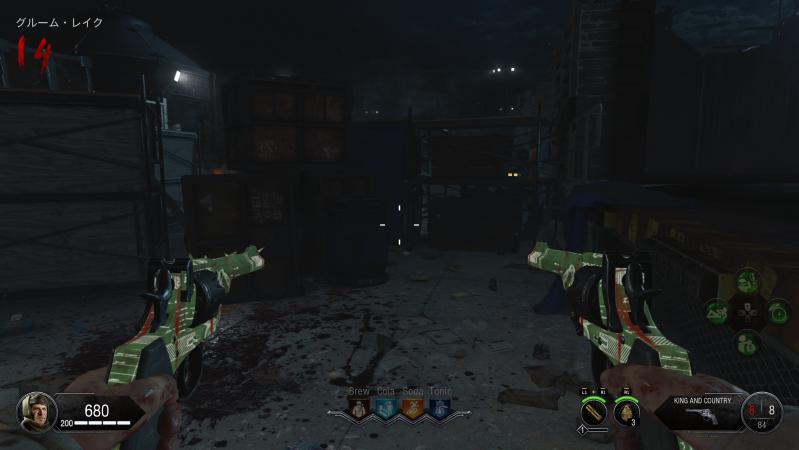The width and height of the screenshot is (799, 450).
Task: Select the Tonic perk icon
Action: [x=437, y=407]
